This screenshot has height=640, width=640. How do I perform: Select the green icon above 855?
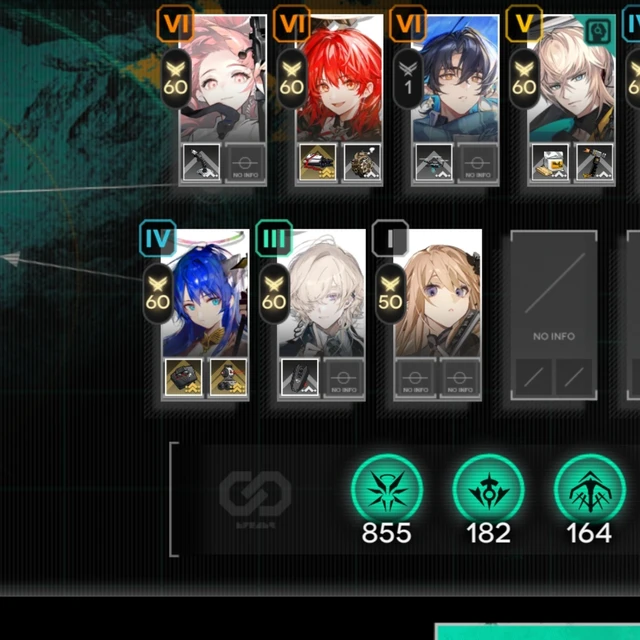[x=386, y=492]
